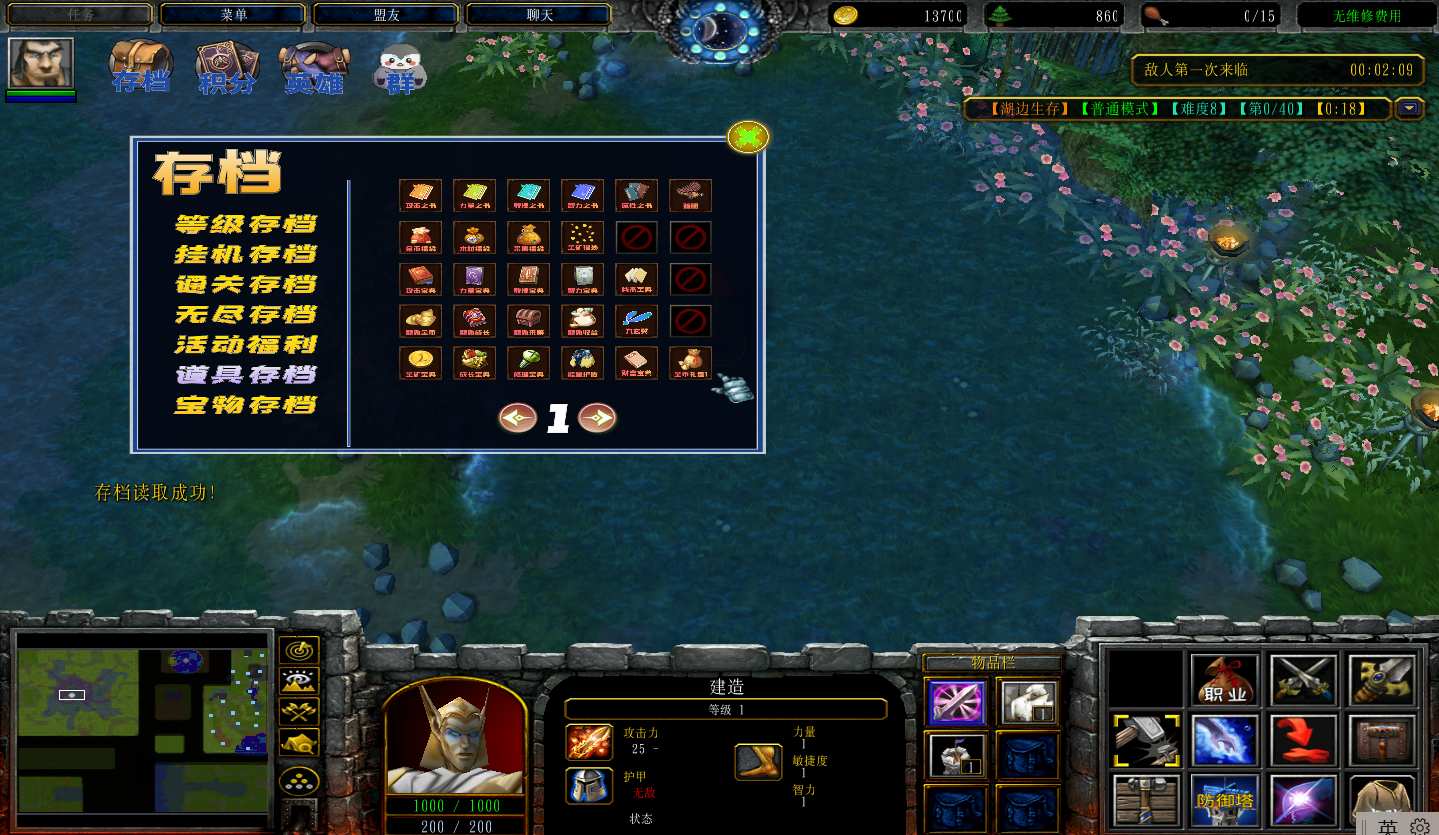Open the 挂机存档 category
The height and width of the screenshot is (835, 1439).
pyautogui.click(x=246, y=254)
